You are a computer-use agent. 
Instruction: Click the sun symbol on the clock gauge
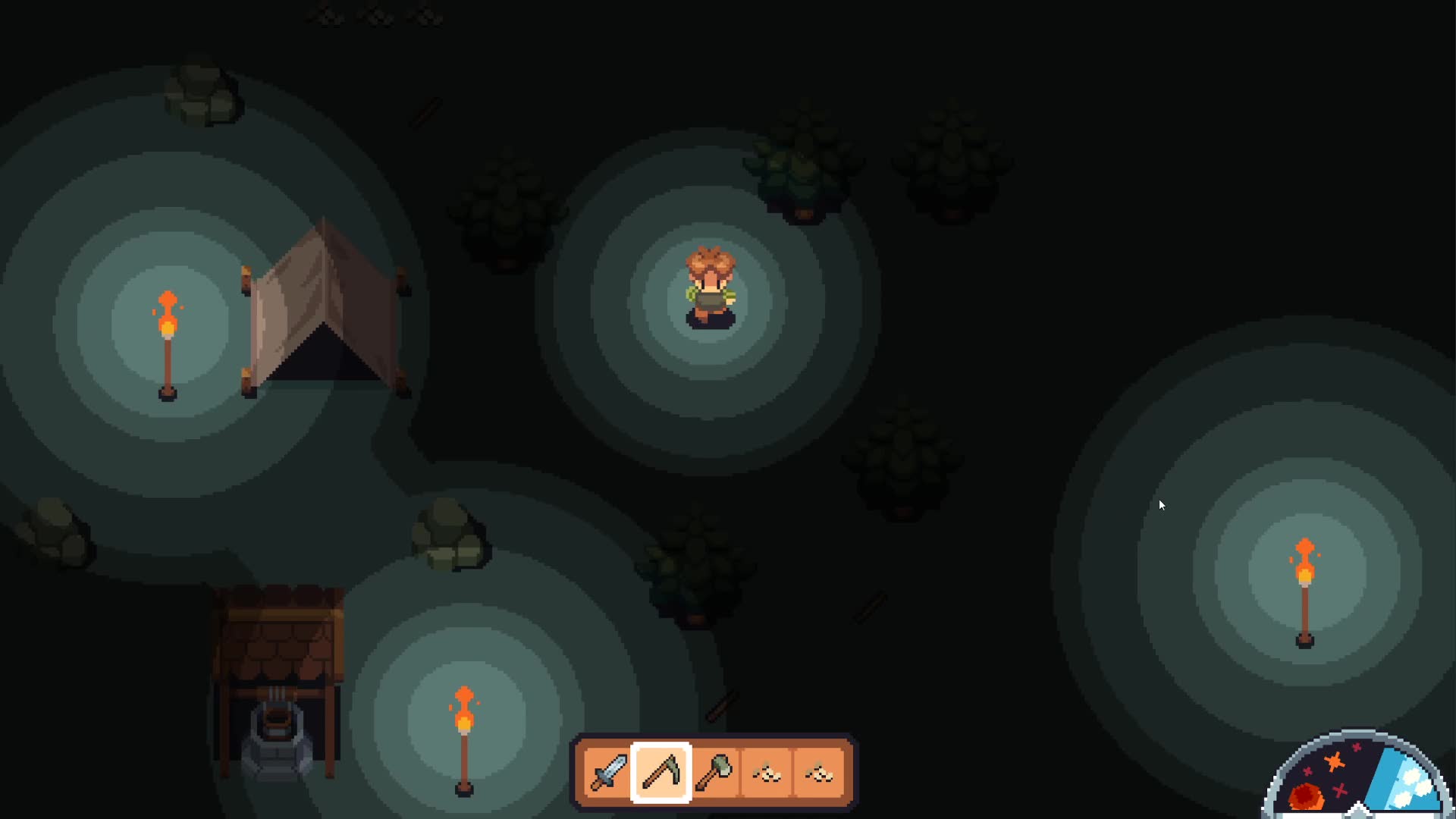click(1306, 796)
